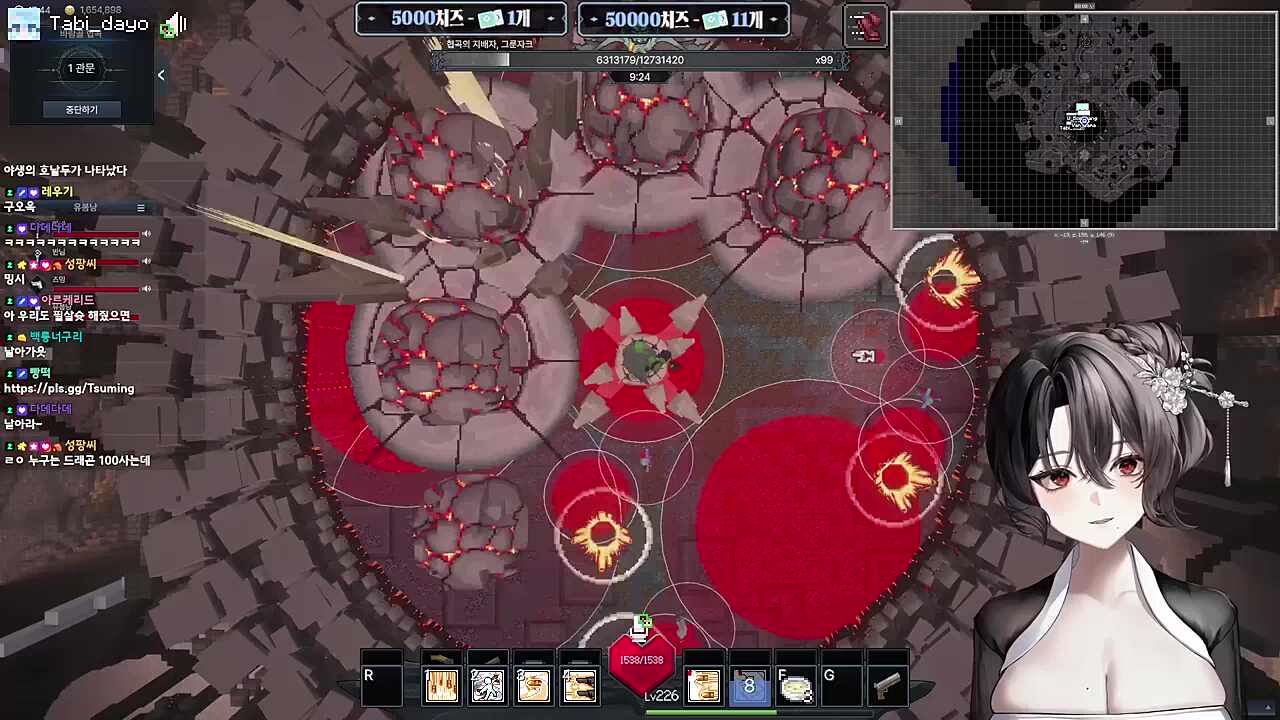Click the 중단하기 stop button
The width and height of the screenshot is (1280, 720).
pos(82,109)
